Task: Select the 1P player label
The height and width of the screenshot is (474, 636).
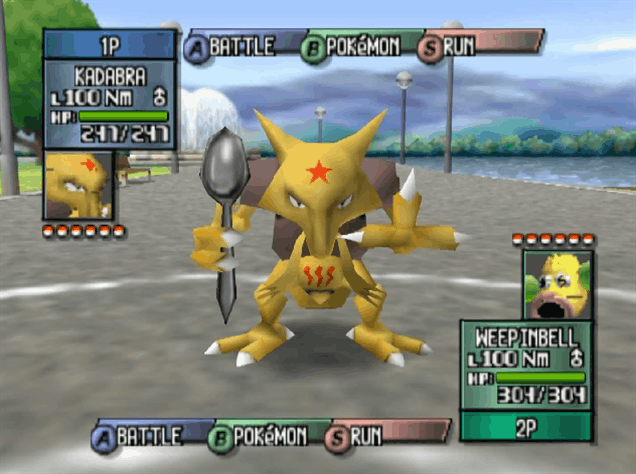Action: pyautogui.click(x=110, y=44)
